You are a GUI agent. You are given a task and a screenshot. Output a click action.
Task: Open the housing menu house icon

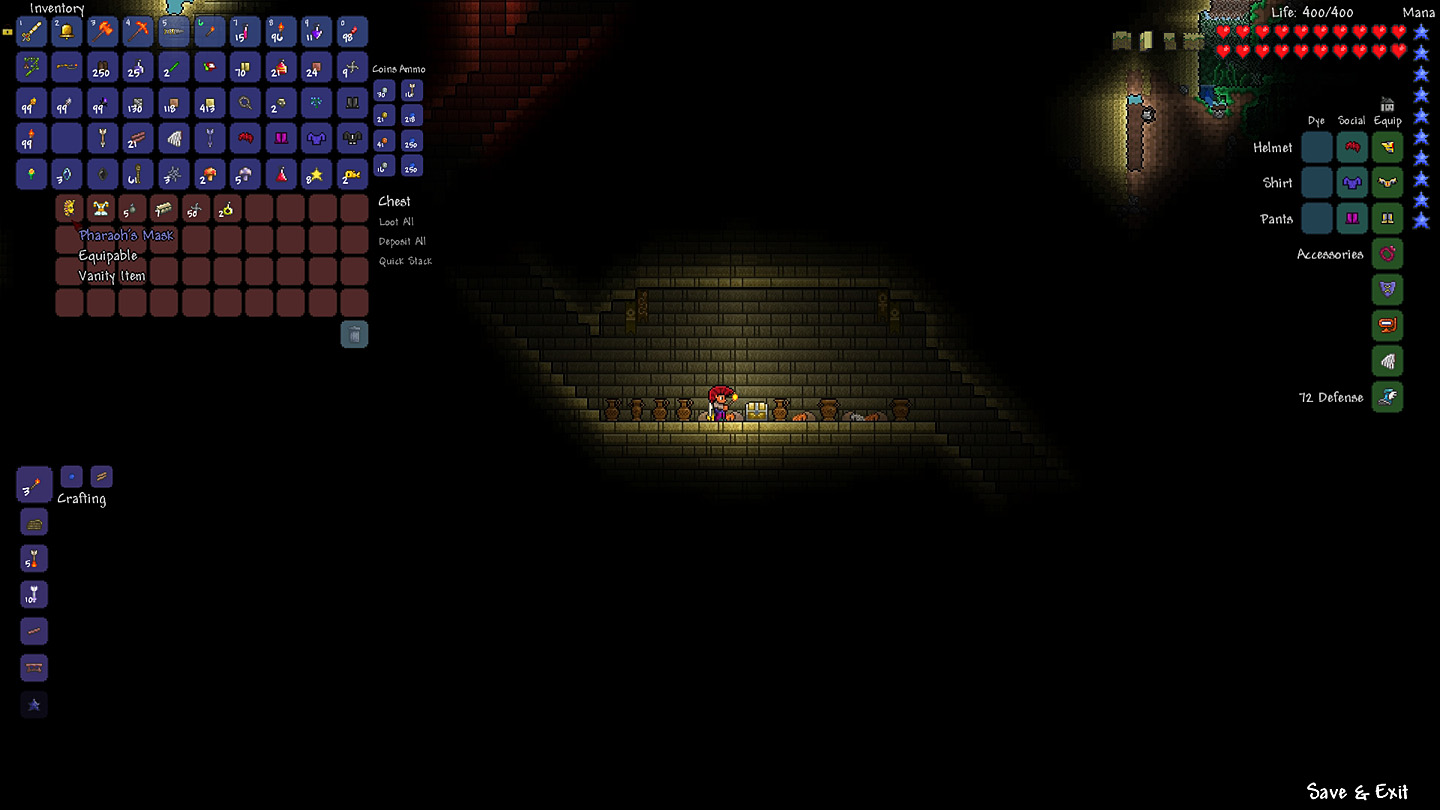[x=1387, y=105]
